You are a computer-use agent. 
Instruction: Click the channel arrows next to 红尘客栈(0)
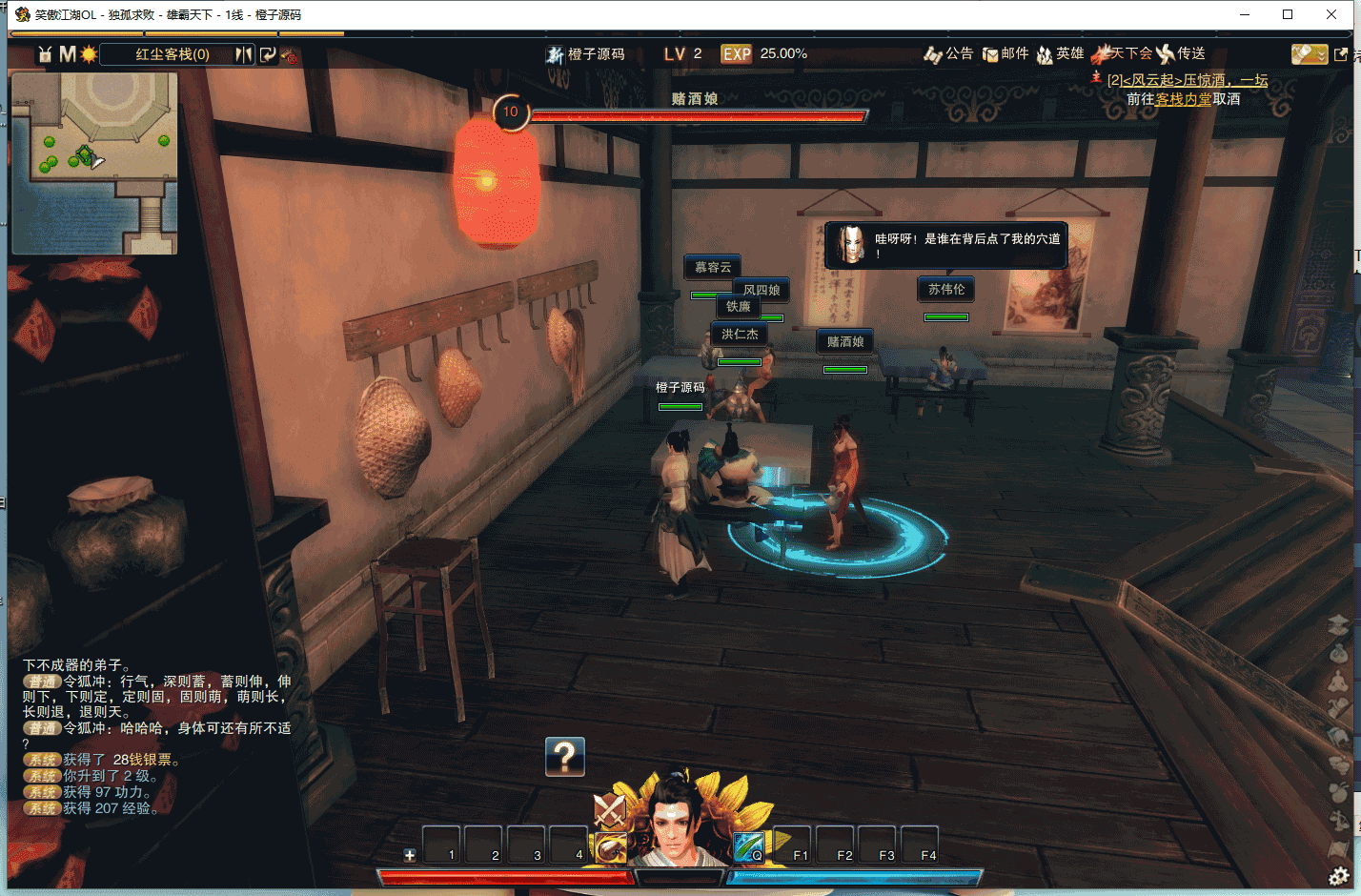coord(241,55)
